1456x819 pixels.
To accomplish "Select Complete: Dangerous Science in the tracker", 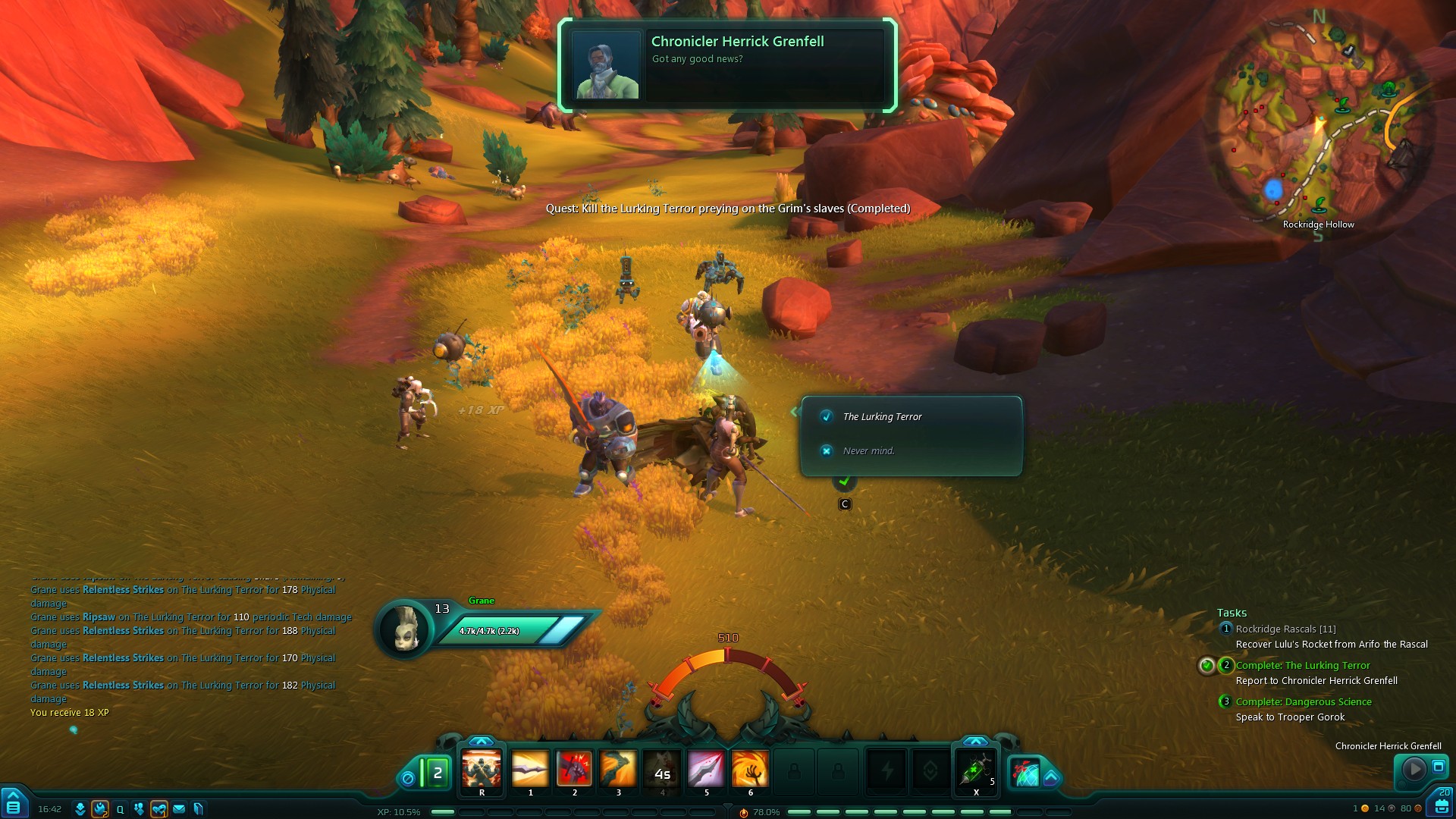I will tap(1304, 702).
